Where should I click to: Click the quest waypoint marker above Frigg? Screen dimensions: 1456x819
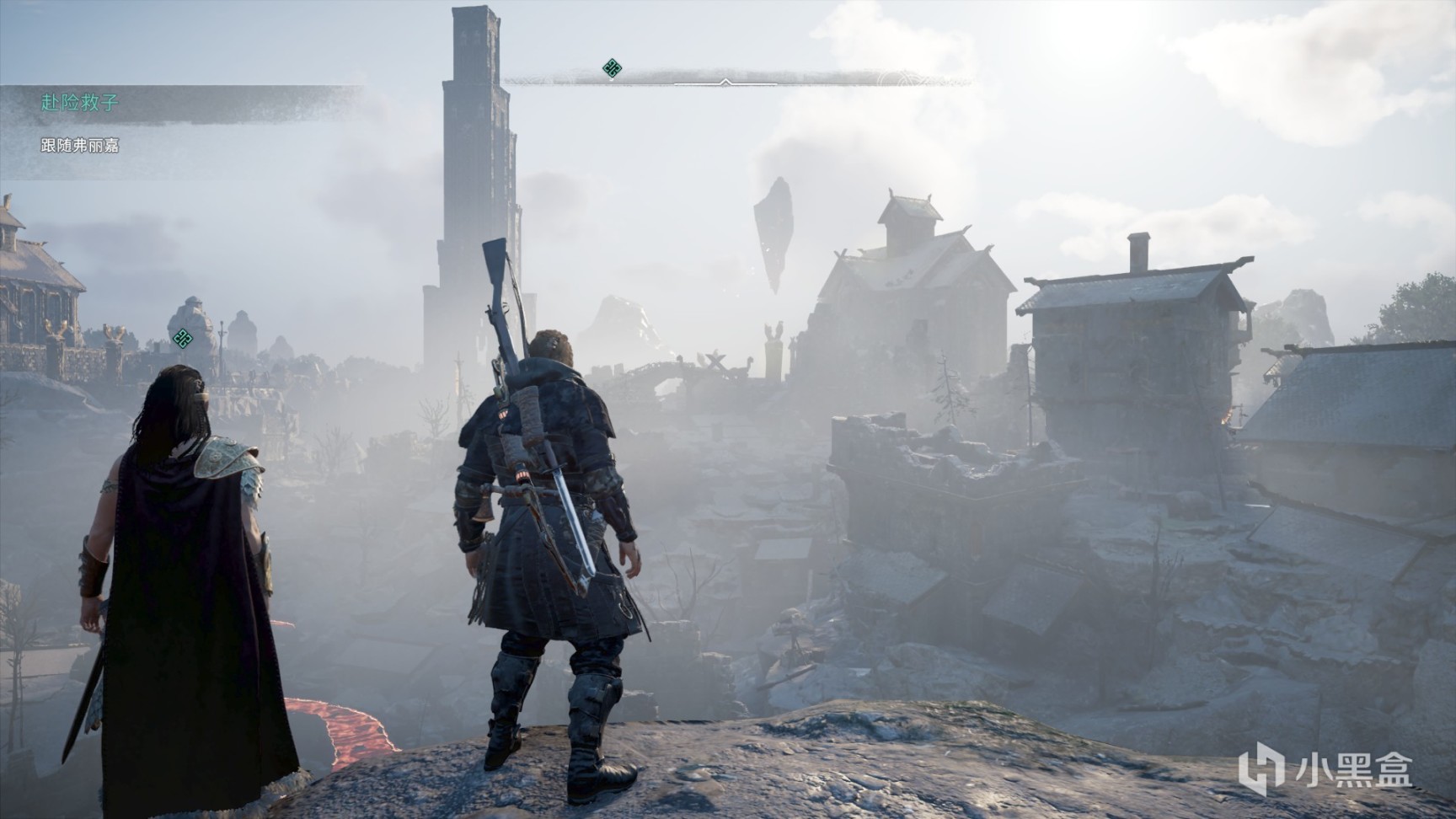(182, 339)
